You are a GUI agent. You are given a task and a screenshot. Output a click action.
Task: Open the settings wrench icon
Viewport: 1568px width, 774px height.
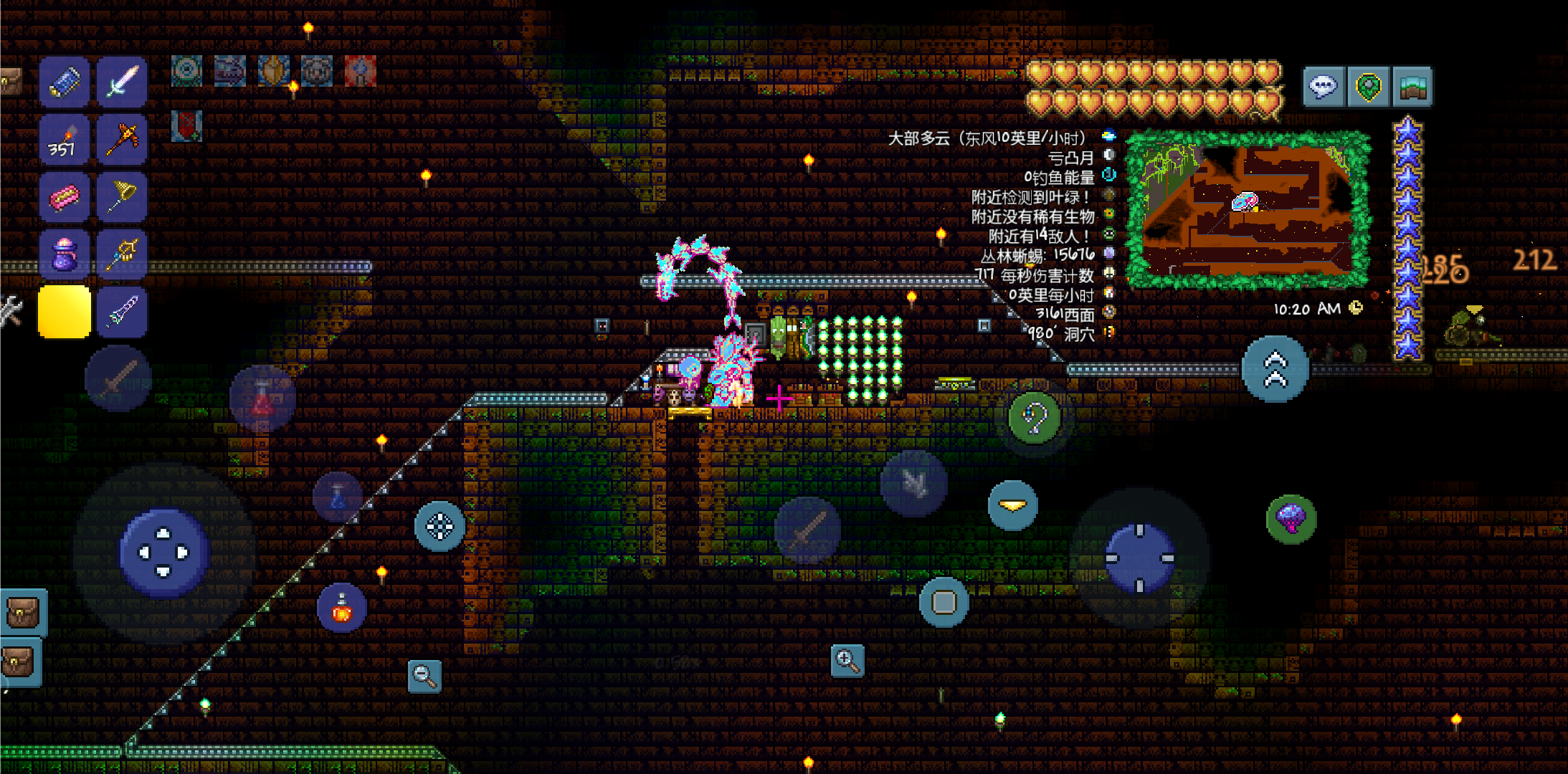(x=10, y=311)
